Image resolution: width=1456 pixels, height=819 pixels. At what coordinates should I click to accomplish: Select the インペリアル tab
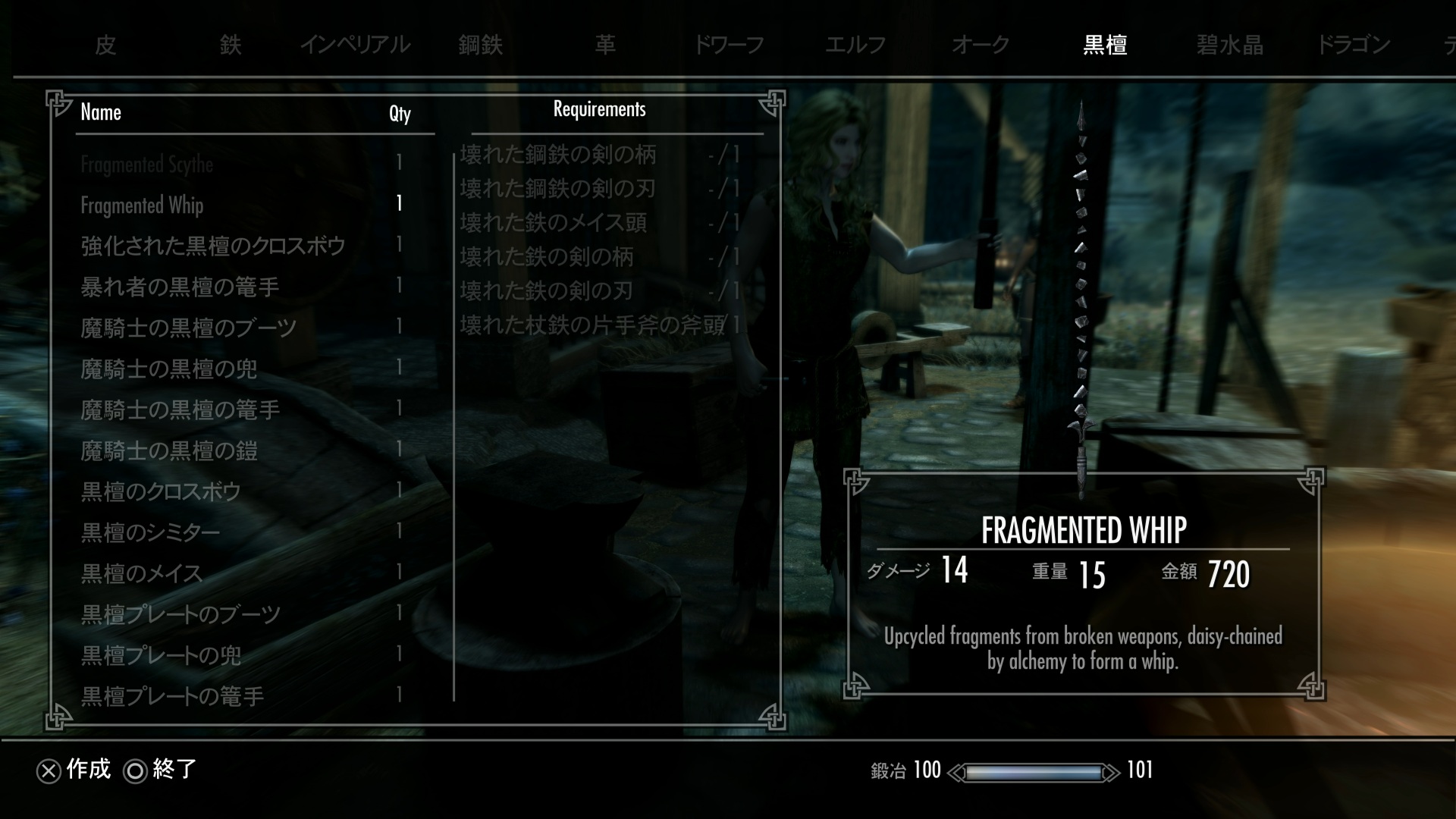point(355,45)
